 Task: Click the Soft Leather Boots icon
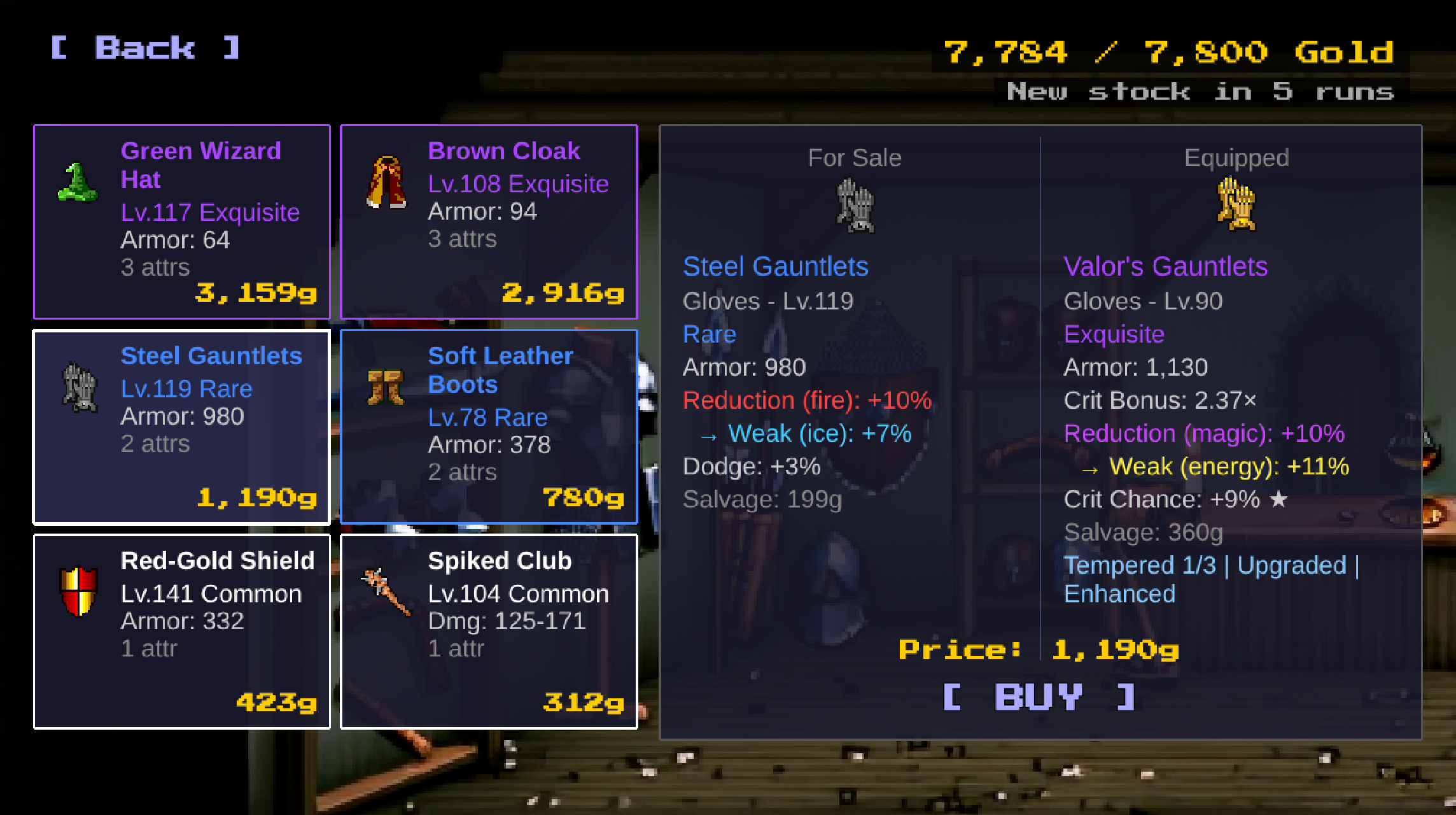click(384, 387)
